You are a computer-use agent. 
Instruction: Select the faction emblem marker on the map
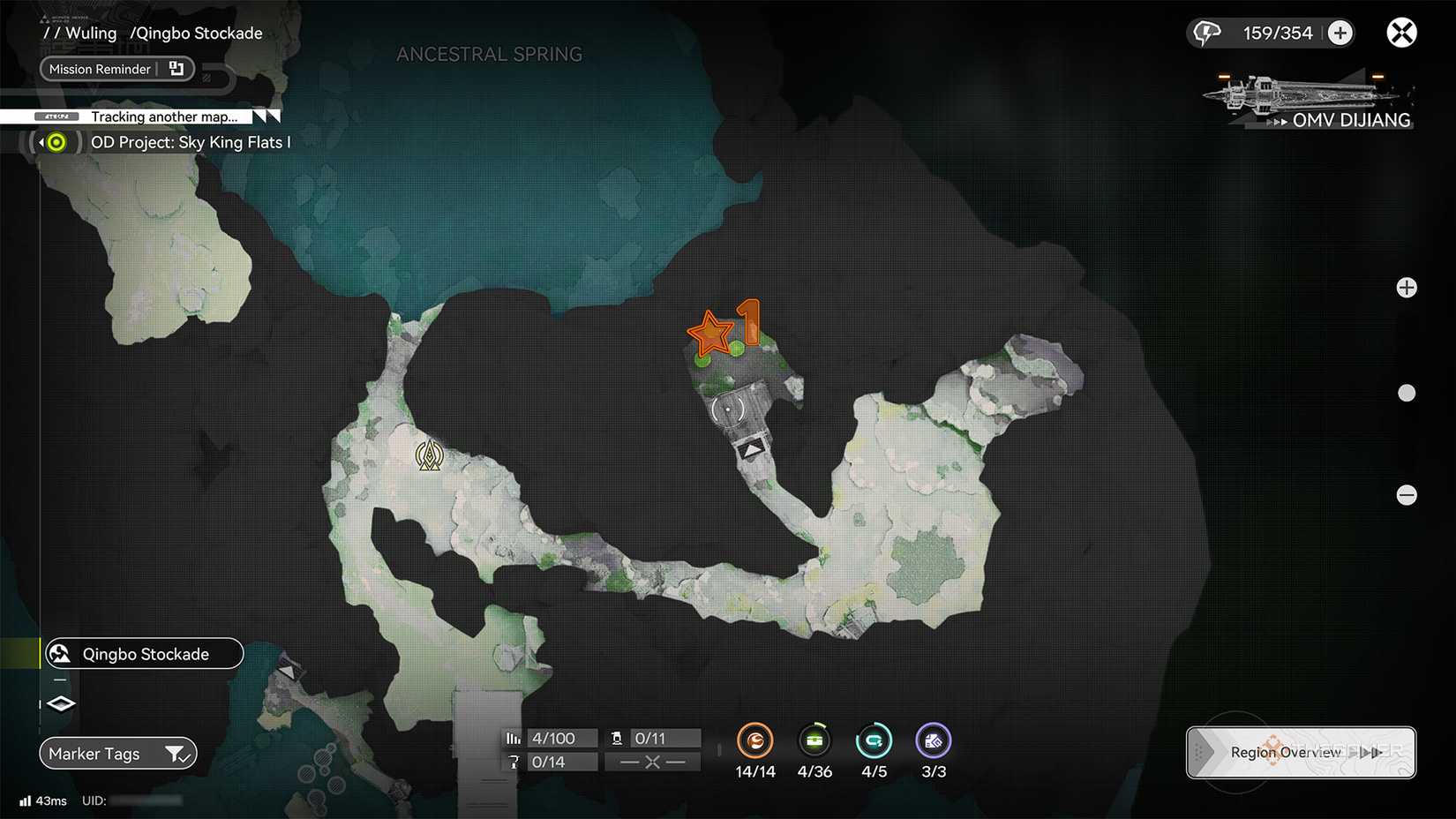tap(430, 455)
